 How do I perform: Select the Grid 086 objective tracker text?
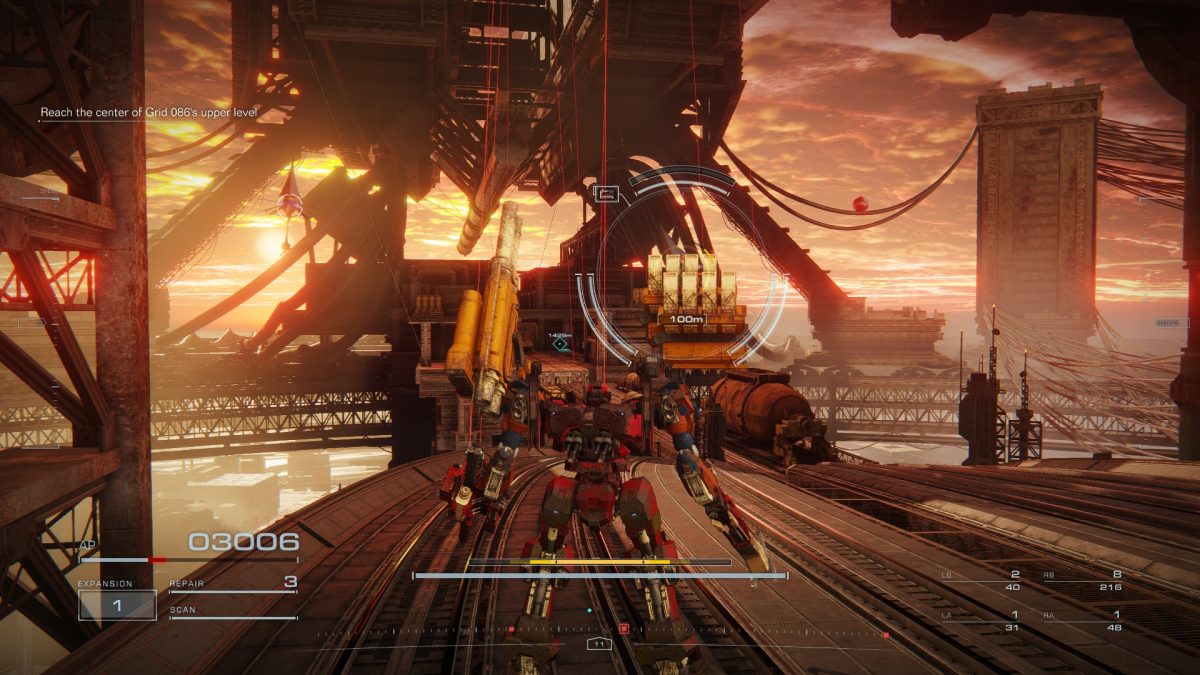(148, 113)
